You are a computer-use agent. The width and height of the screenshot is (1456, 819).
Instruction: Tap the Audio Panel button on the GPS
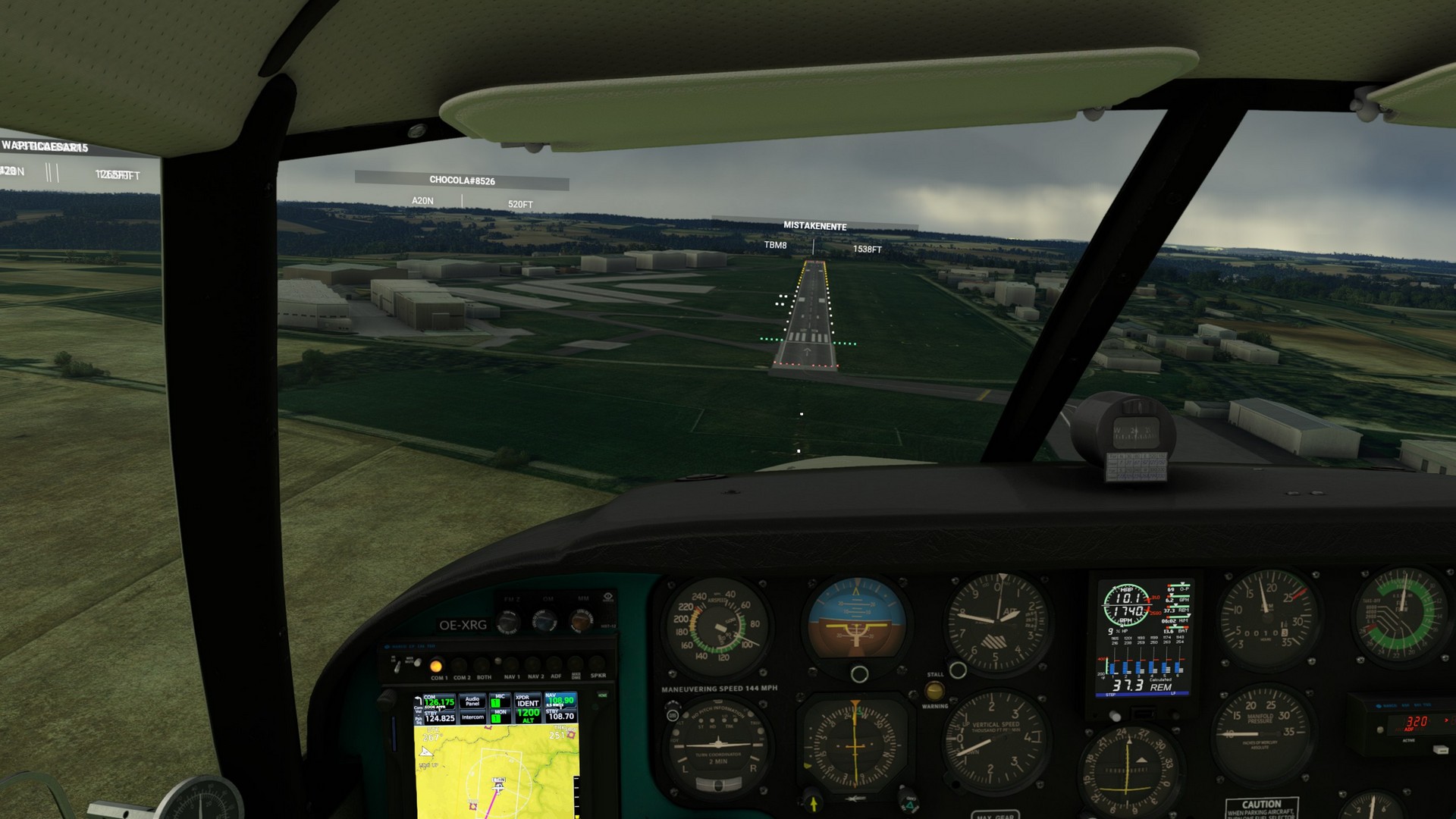click(x=472, y=701)
